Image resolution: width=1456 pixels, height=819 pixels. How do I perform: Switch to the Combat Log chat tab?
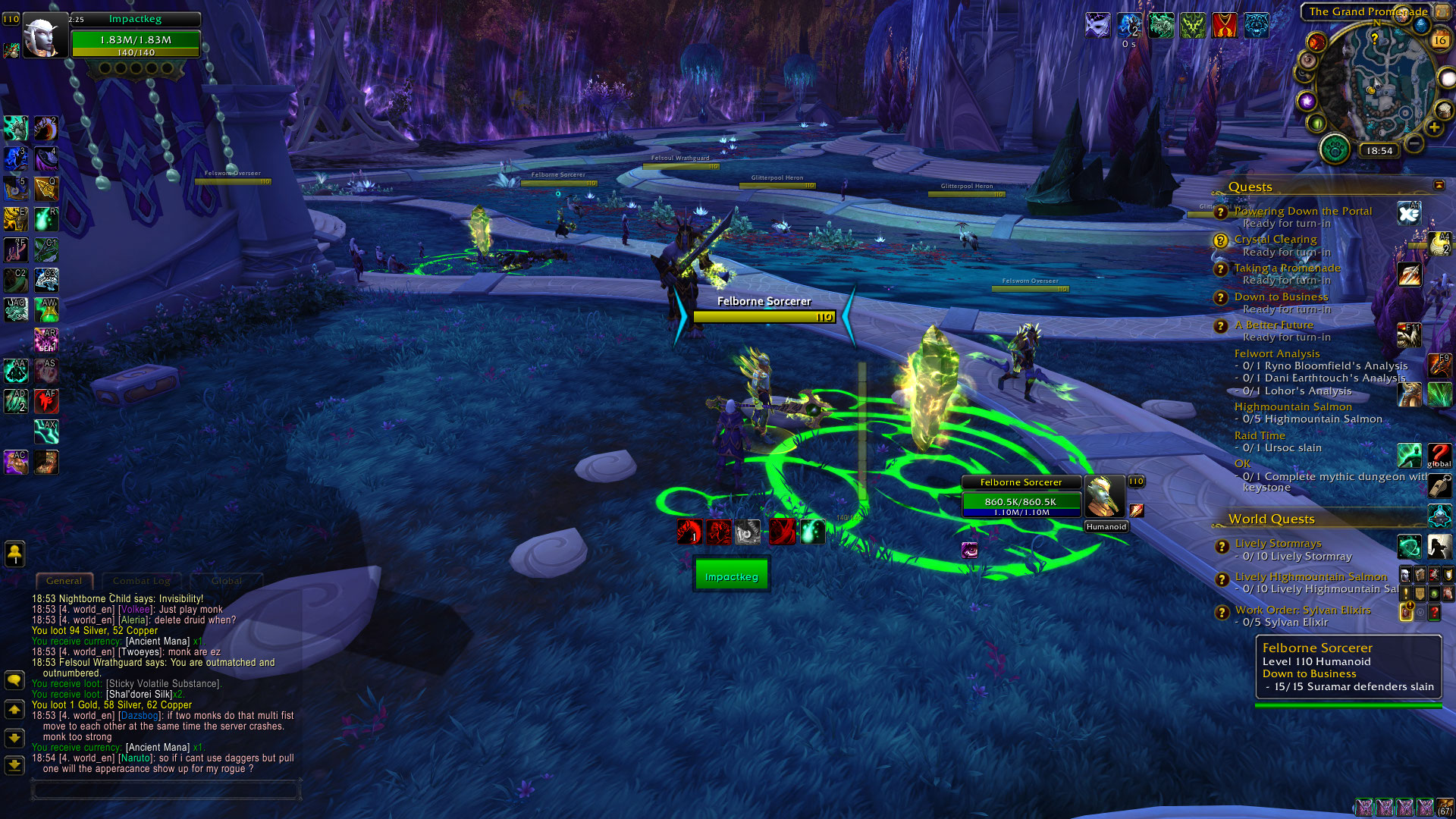pyautogui.click(x=141, y=581)
